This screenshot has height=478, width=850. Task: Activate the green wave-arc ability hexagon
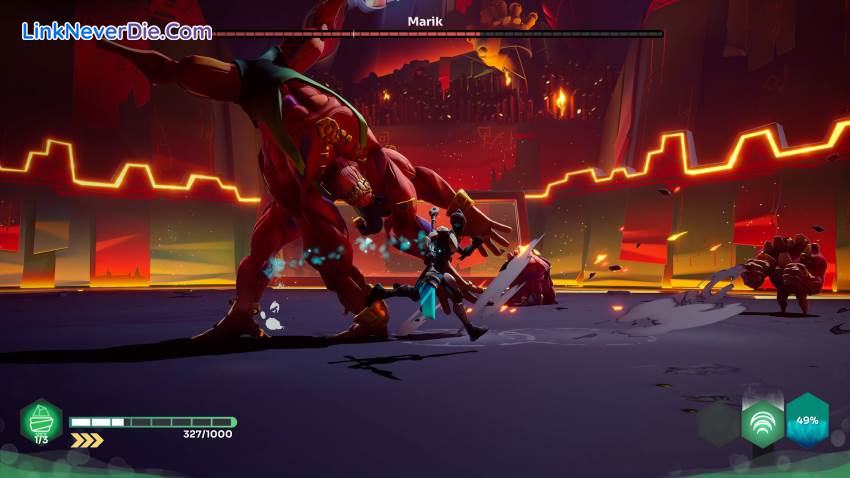tap(762, 423)
